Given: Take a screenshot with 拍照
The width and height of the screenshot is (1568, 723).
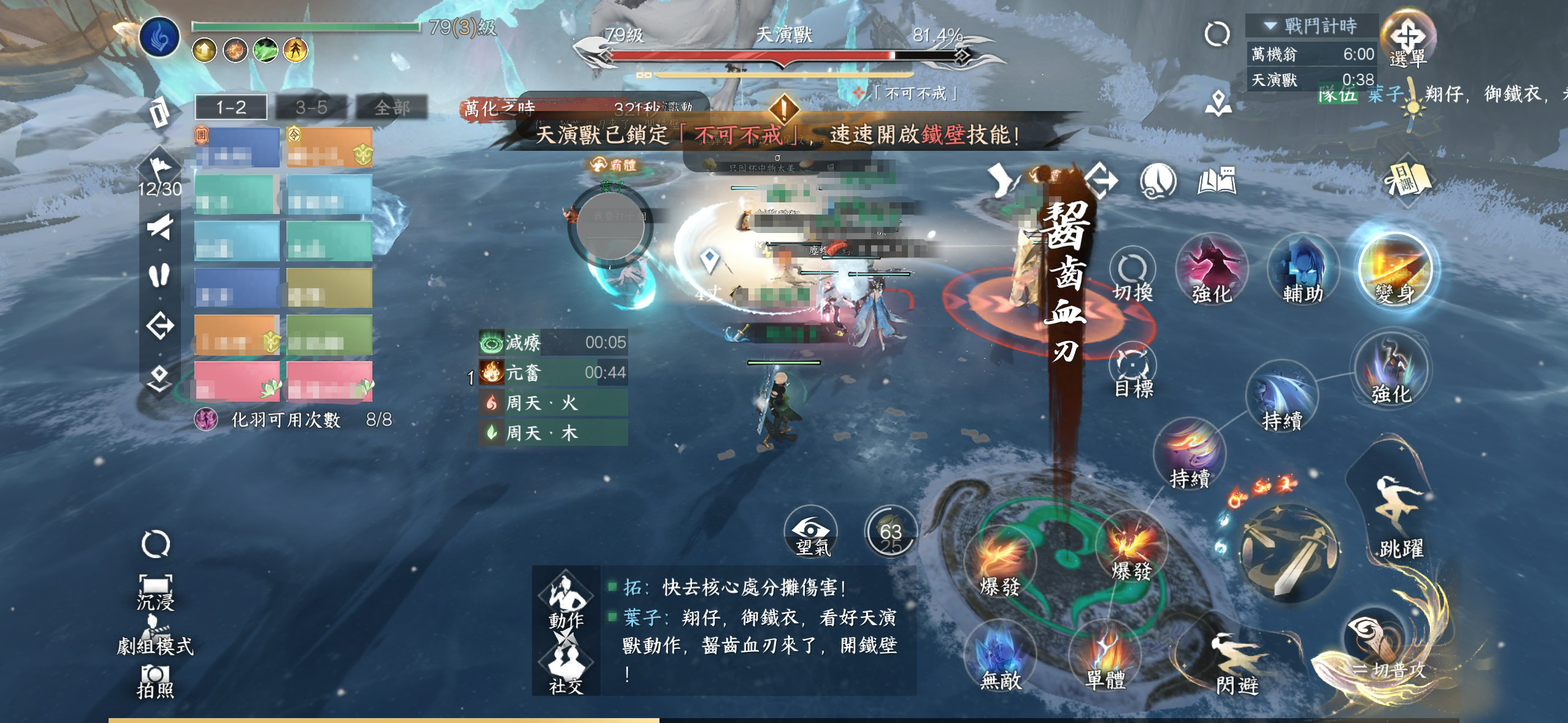Looking at the screenshot, I should 155,681.
